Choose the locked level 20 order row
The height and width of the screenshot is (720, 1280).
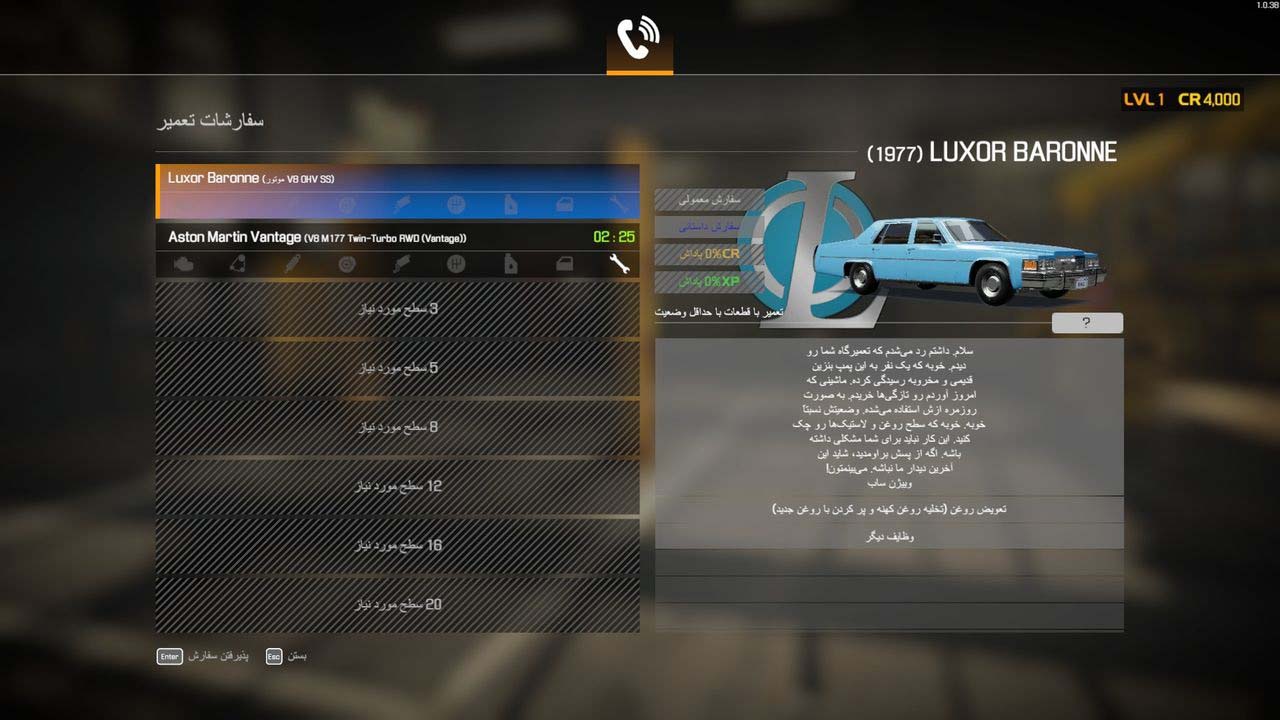coord(397,604)
